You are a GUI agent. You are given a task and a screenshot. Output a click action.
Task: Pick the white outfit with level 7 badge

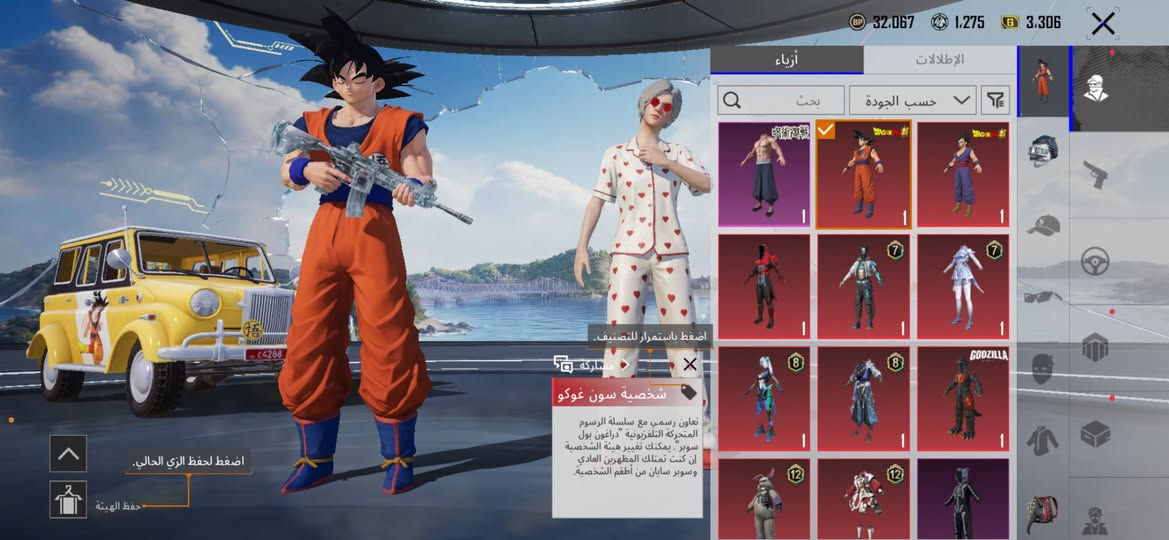962,287
